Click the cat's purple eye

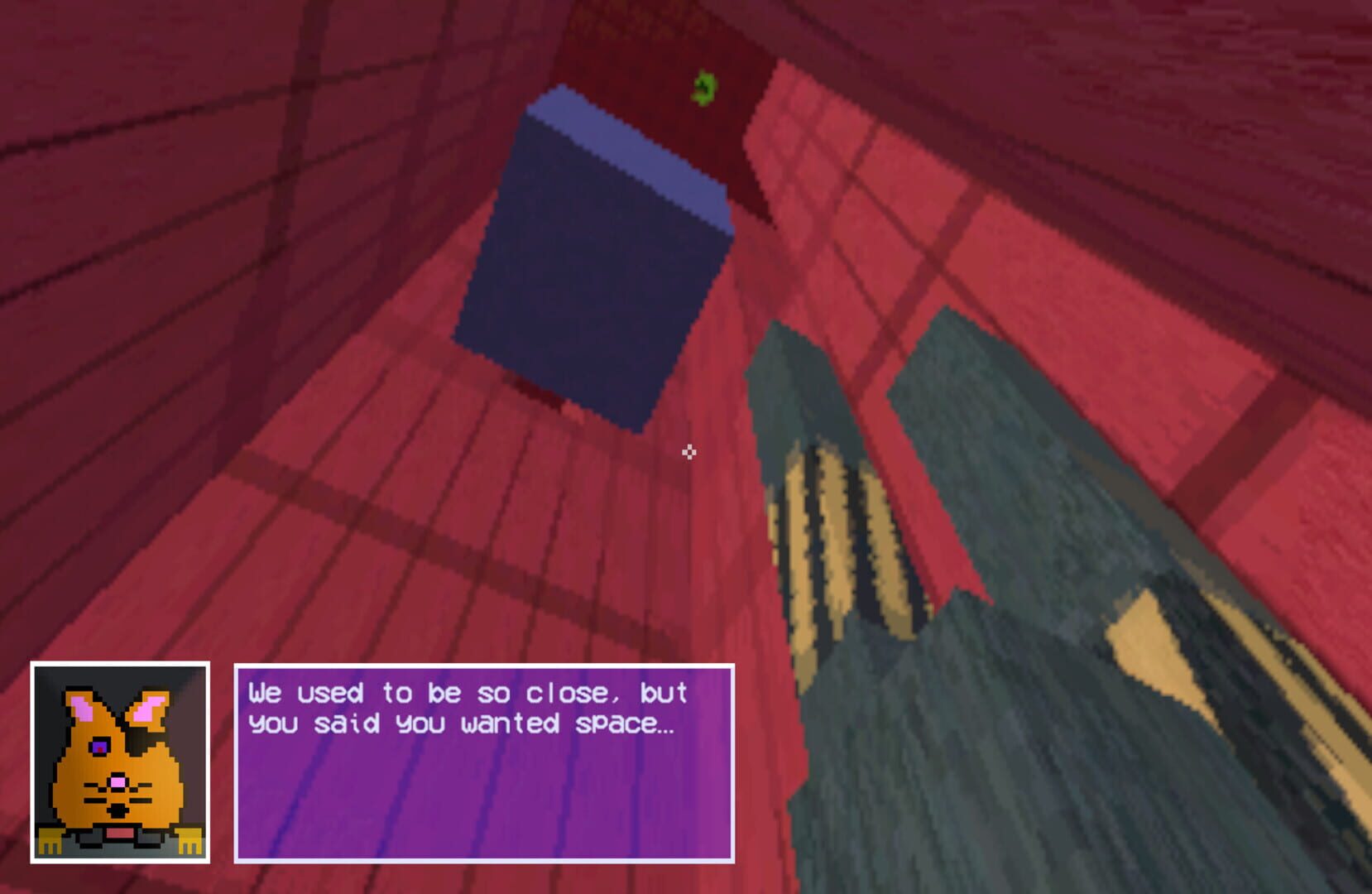[100, 747]
